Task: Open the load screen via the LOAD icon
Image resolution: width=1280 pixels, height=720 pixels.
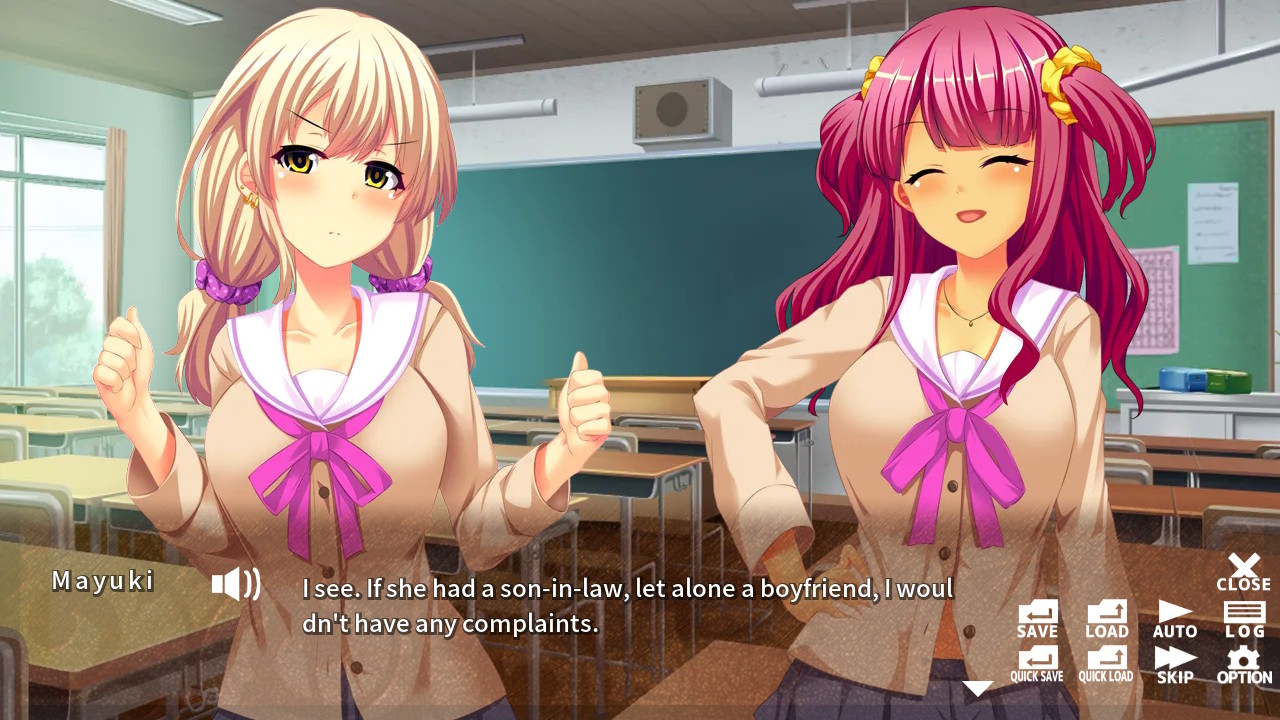Action: 1106,615
